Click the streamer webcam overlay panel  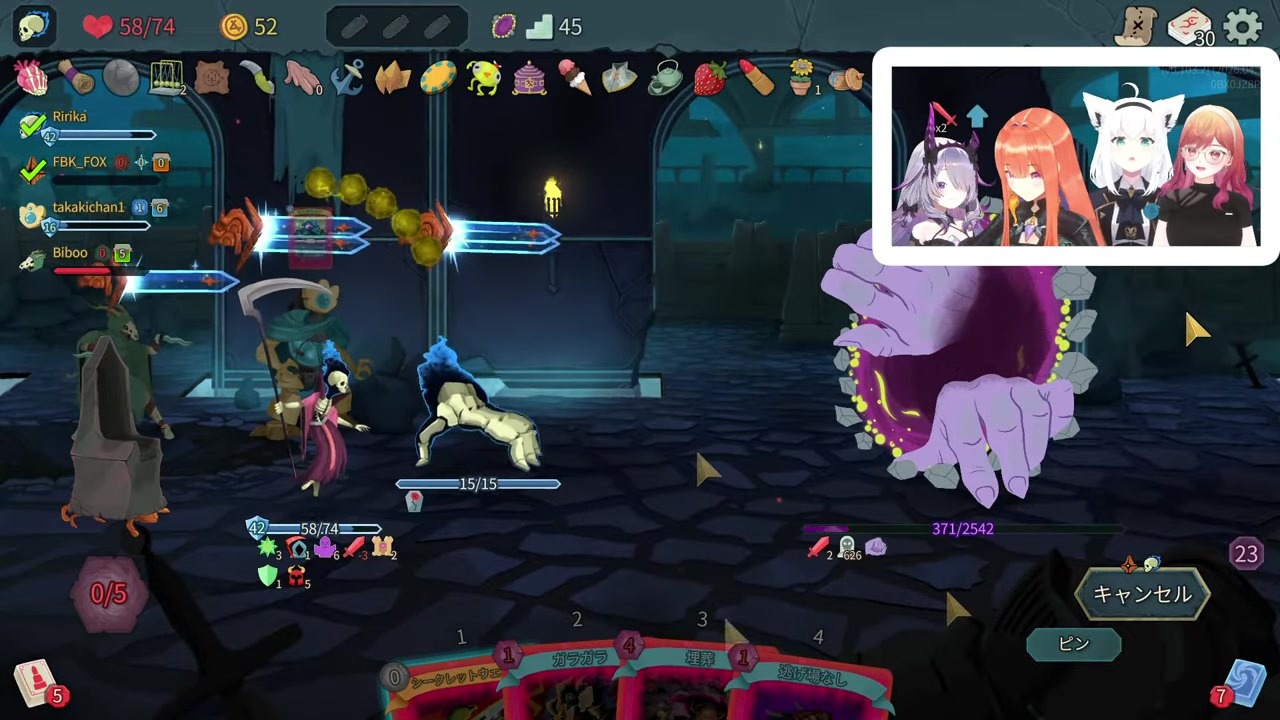pos(1075,156)
